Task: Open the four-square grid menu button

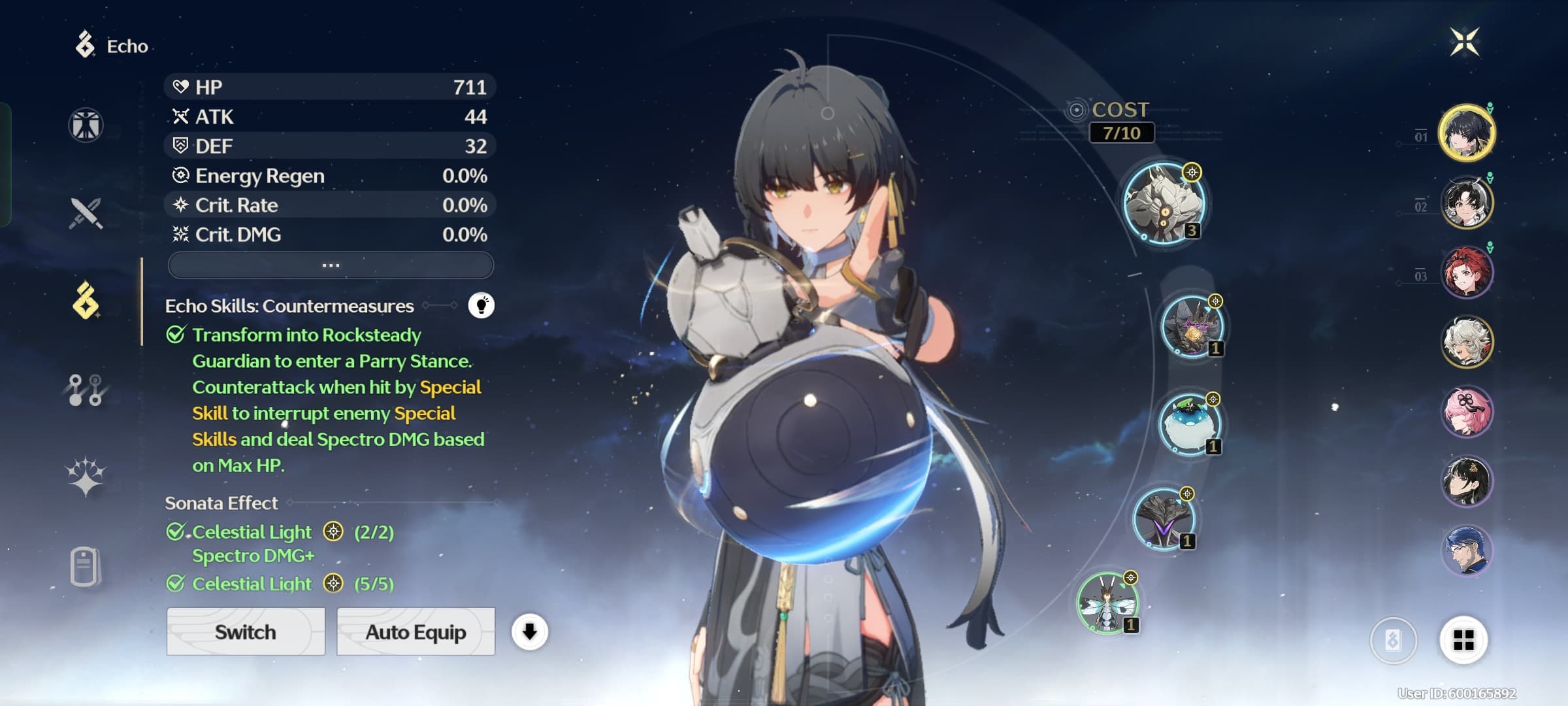Action: point(1463,641)
